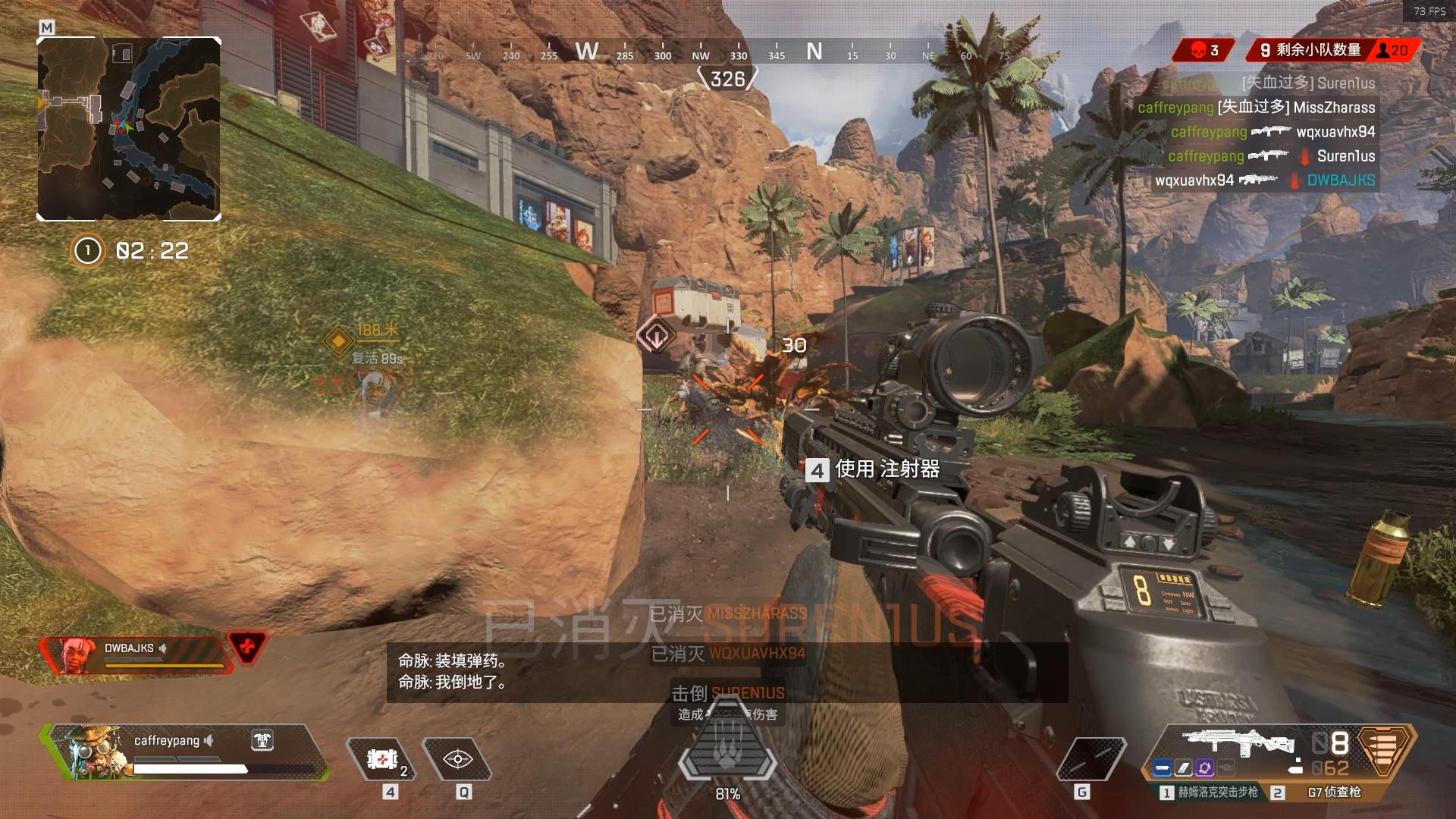Click the diamond ping marker with down arrow

(x=656, y=334)
